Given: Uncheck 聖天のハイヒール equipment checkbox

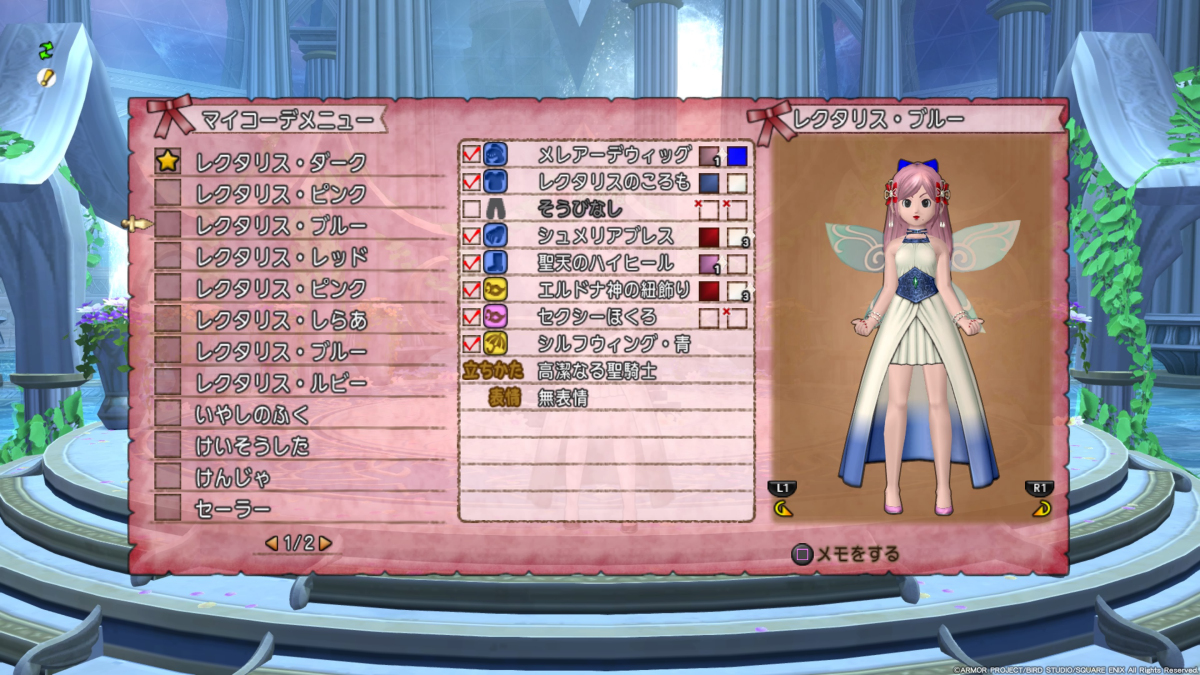Looking at the screenshot, I should point(472,263).
